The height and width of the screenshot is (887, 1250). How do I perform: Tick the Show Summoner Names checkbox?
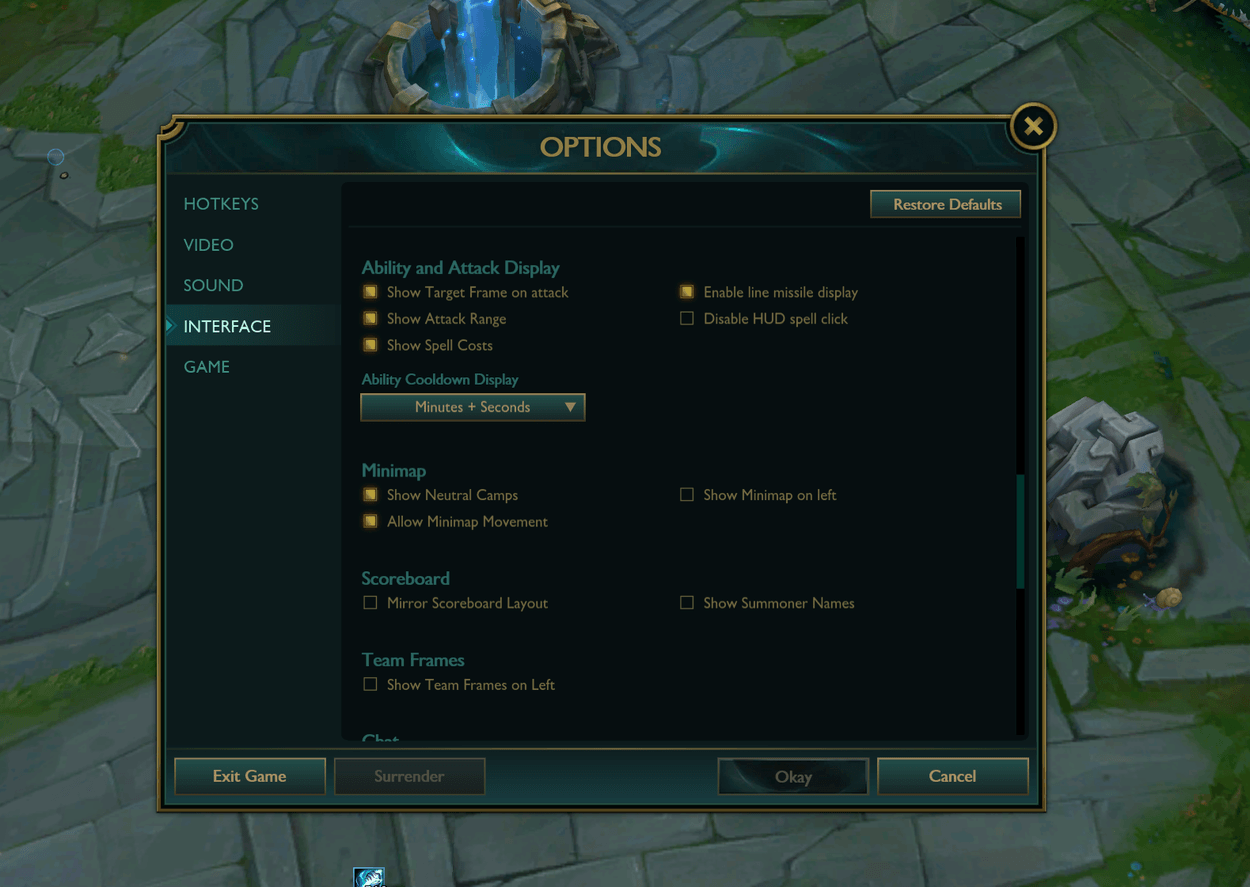pyautogui.click(x=687, y=603)
